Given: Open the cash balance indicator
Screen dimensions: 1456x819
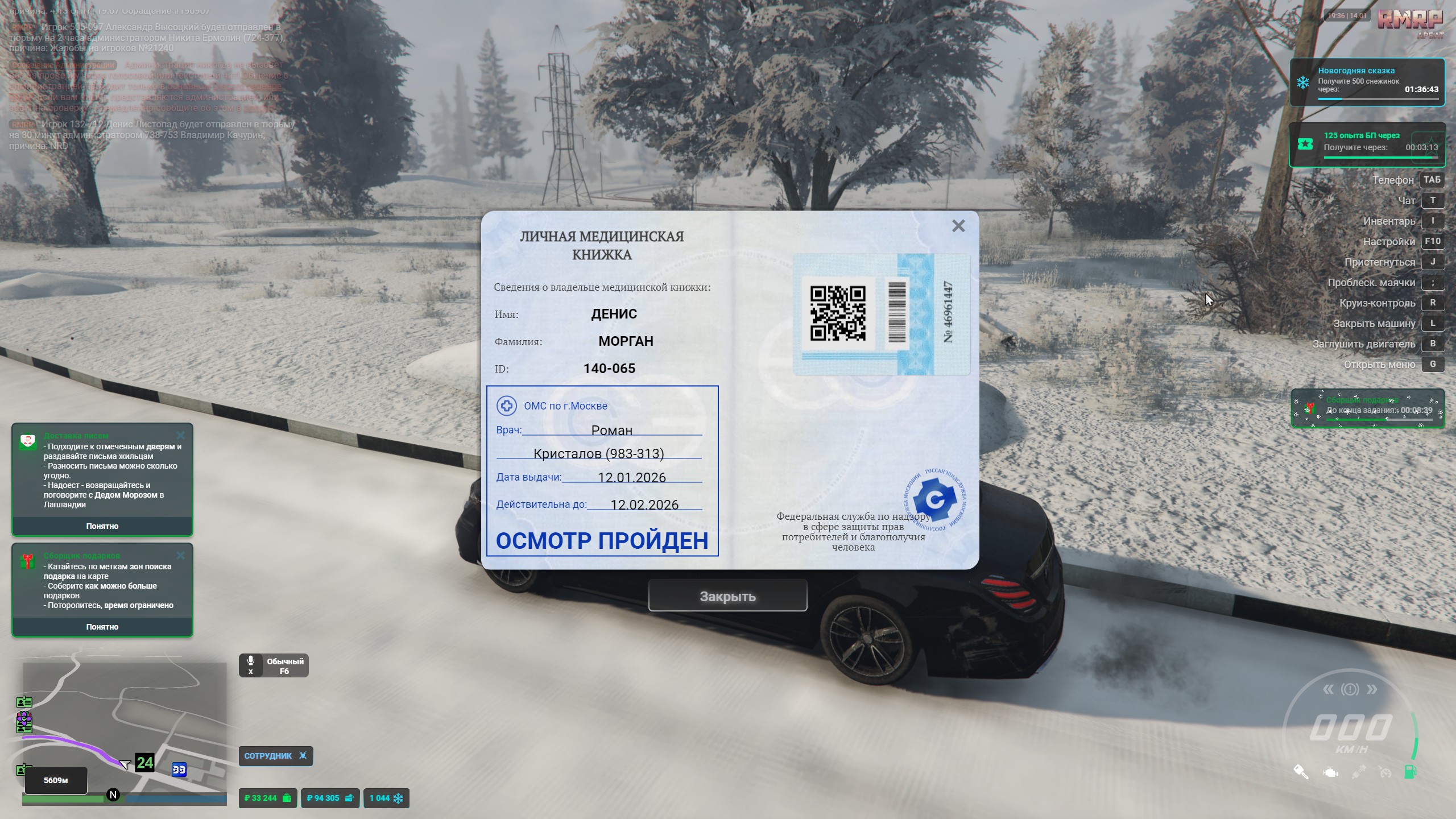Looking at the screenshot, I should [x=267, y=798].
